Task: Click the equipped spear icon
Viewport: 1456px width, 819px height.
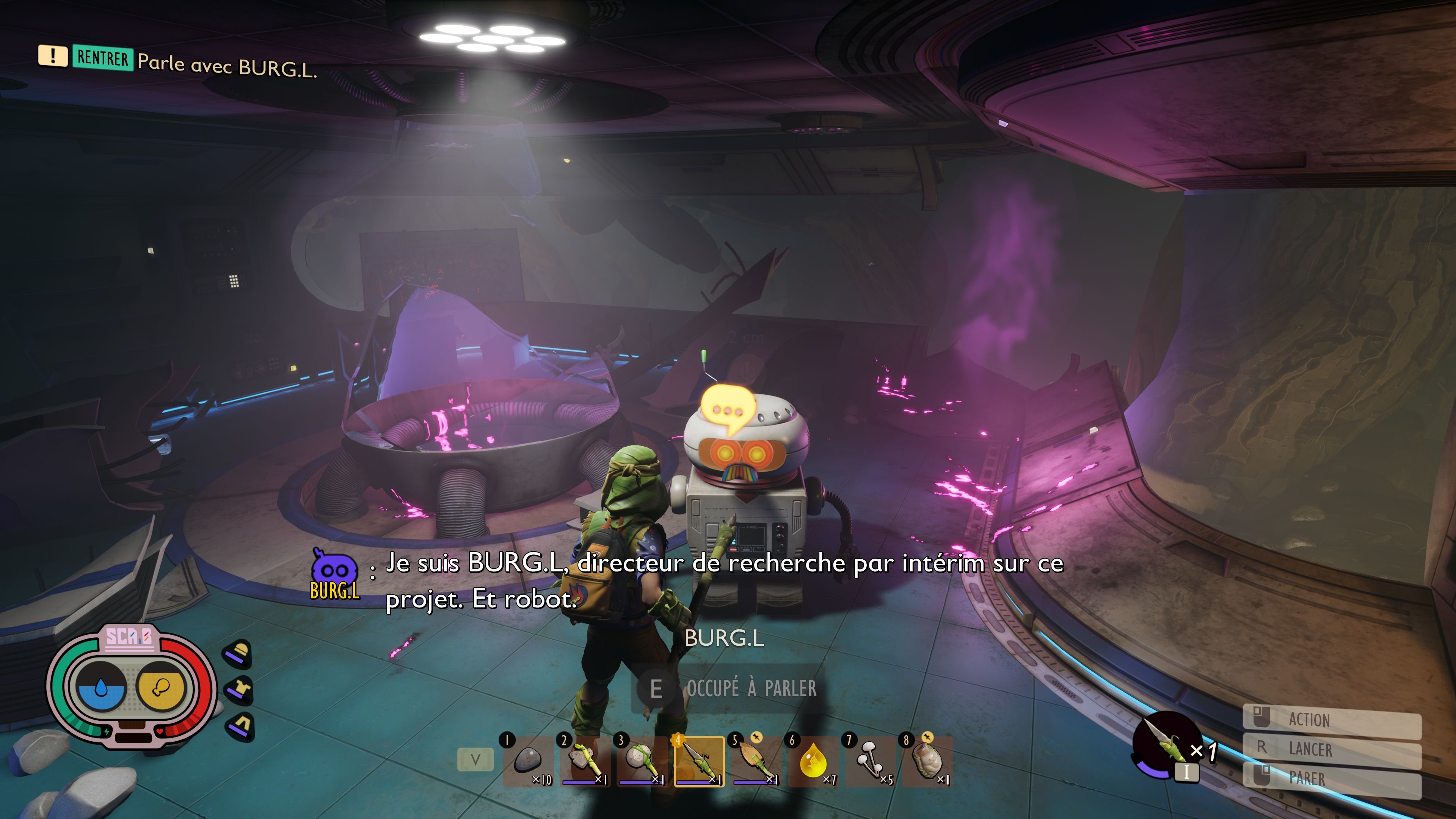Action: (x=1166, y=745)
